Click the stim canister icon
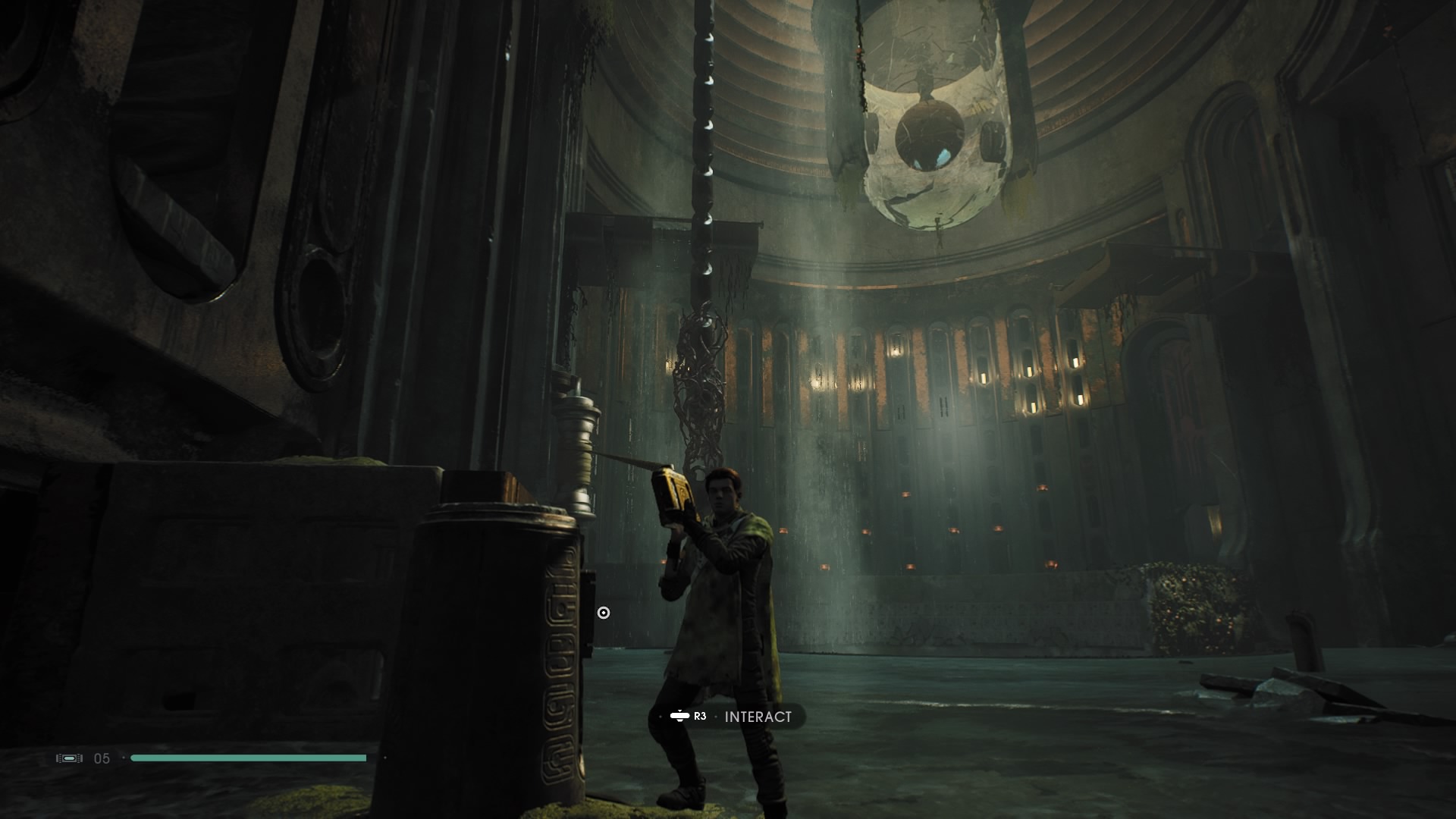Screen dimensions: 1456x819 coord(70,757)
